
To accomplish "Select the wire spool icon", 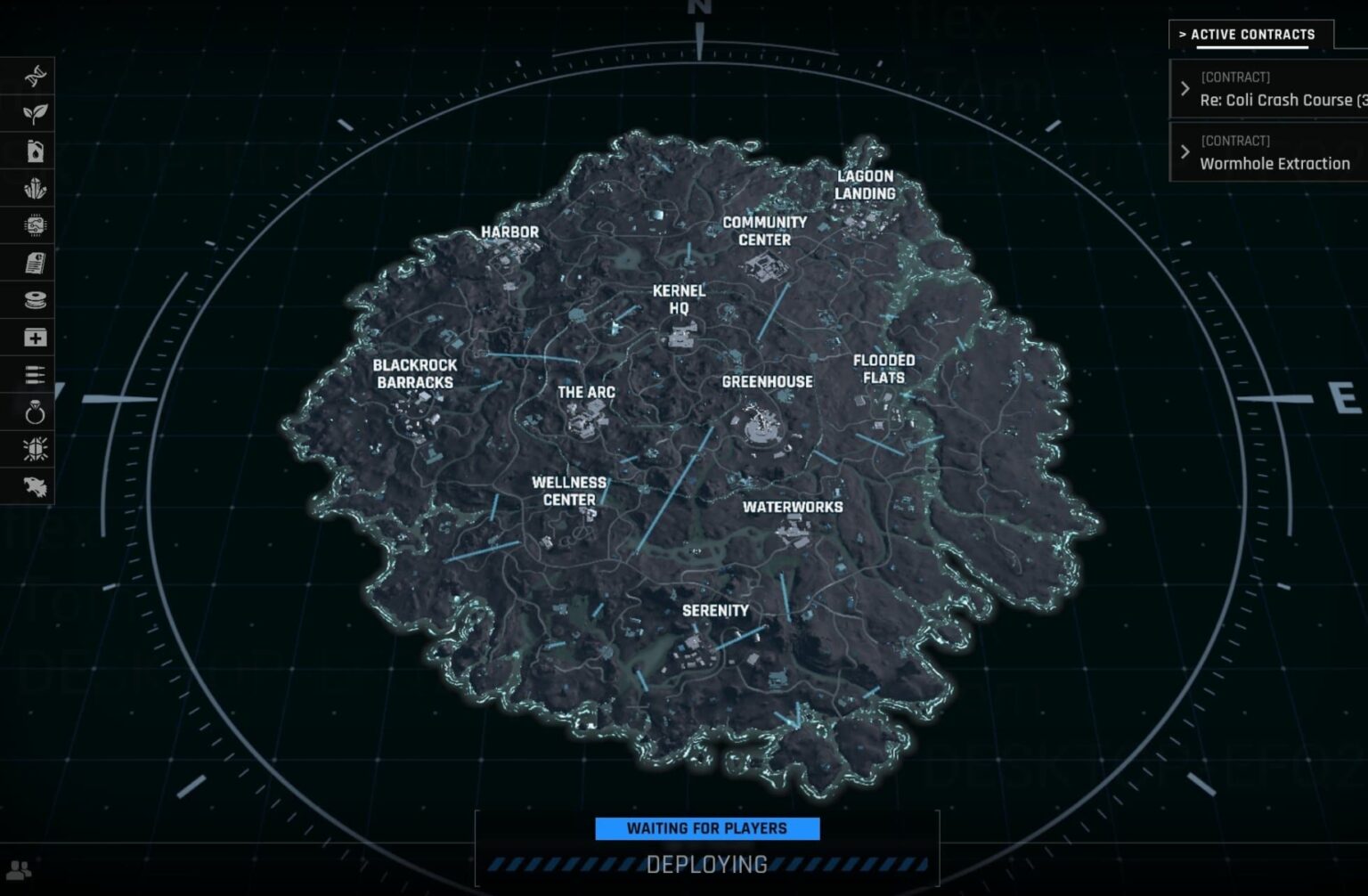I will tap(33, 300).
